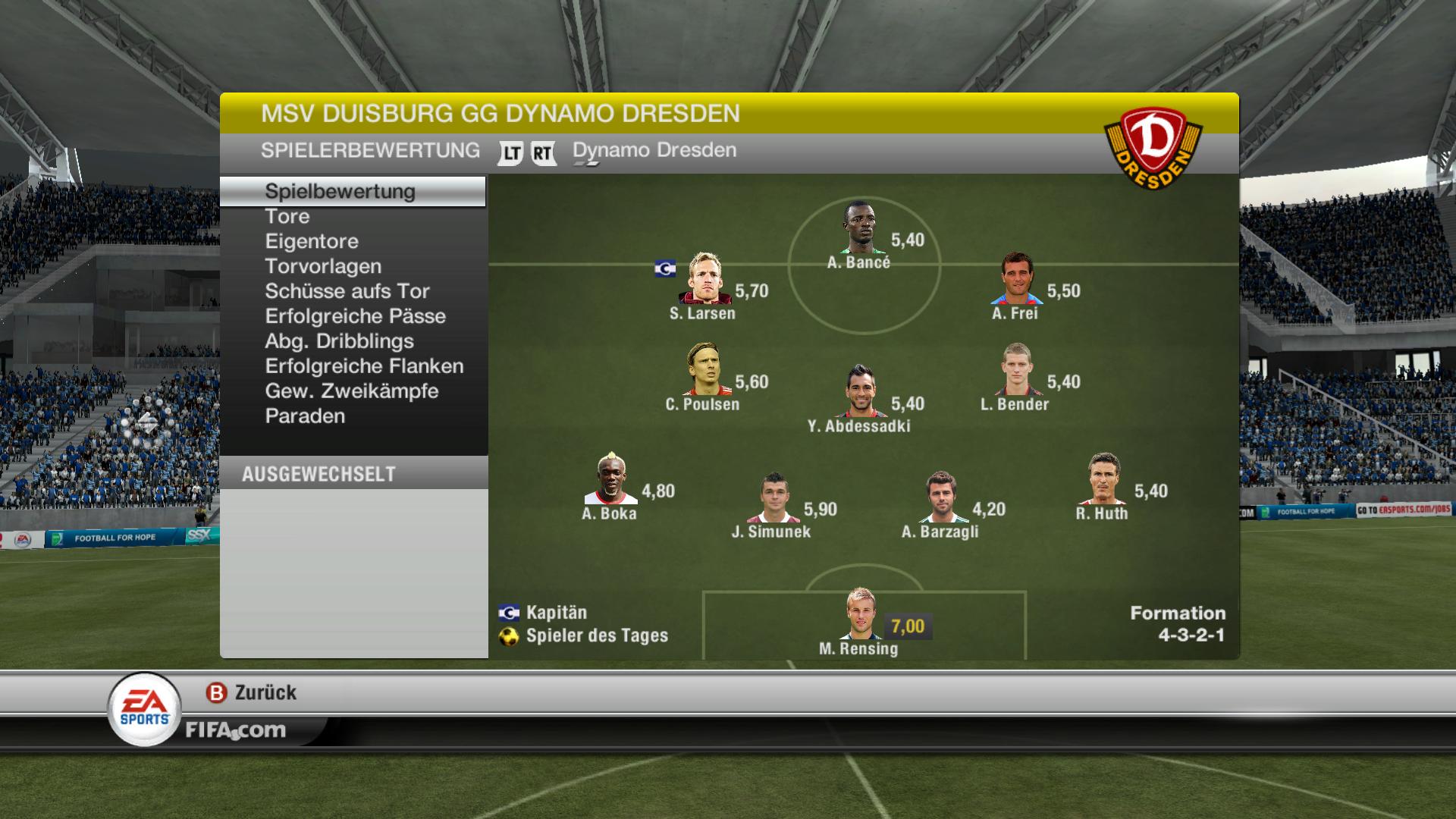Select R. Huth's player portrait

point(1103,479)
